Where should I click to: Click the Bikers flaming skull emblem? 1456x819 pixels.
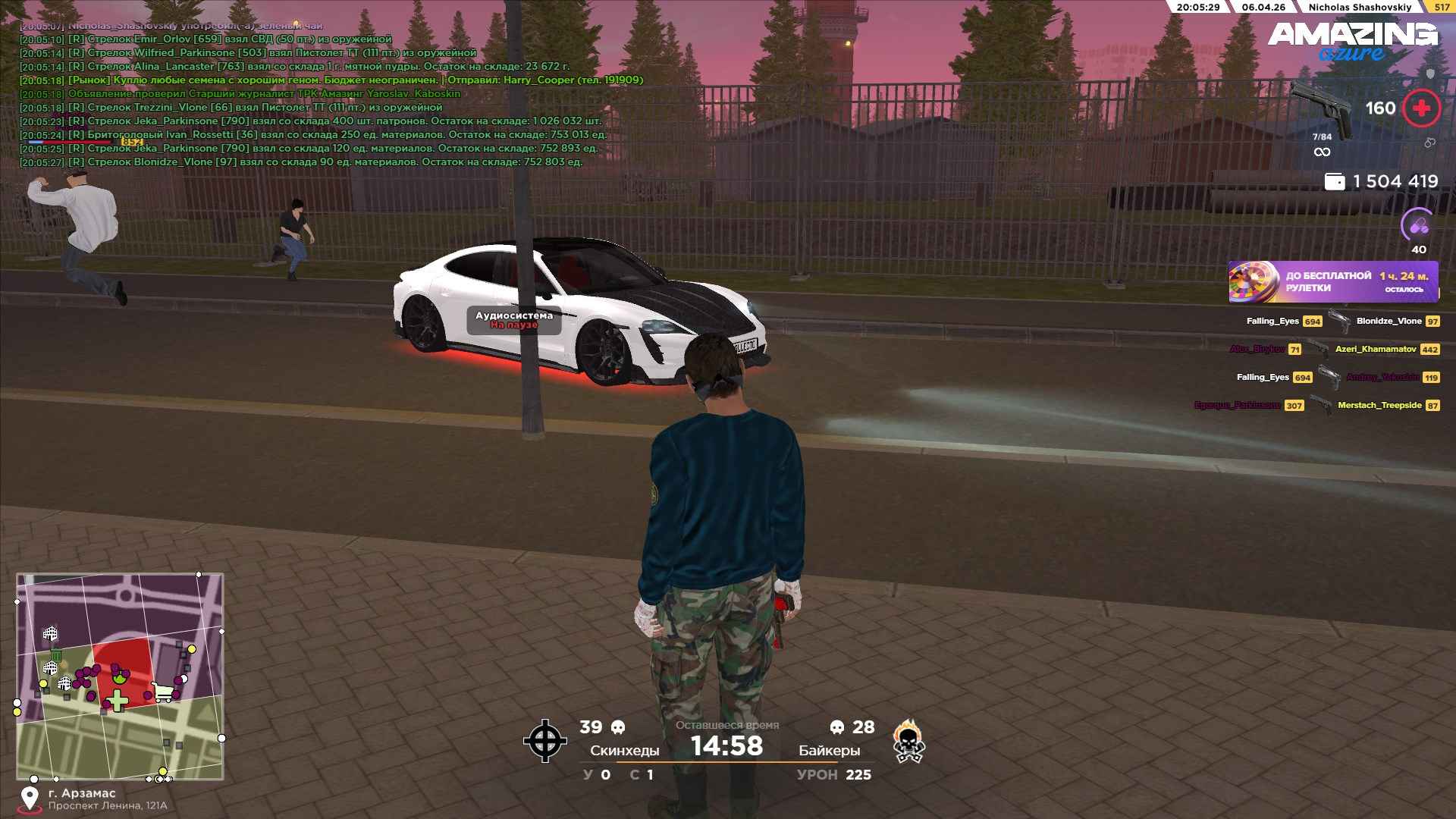(908, 742)
